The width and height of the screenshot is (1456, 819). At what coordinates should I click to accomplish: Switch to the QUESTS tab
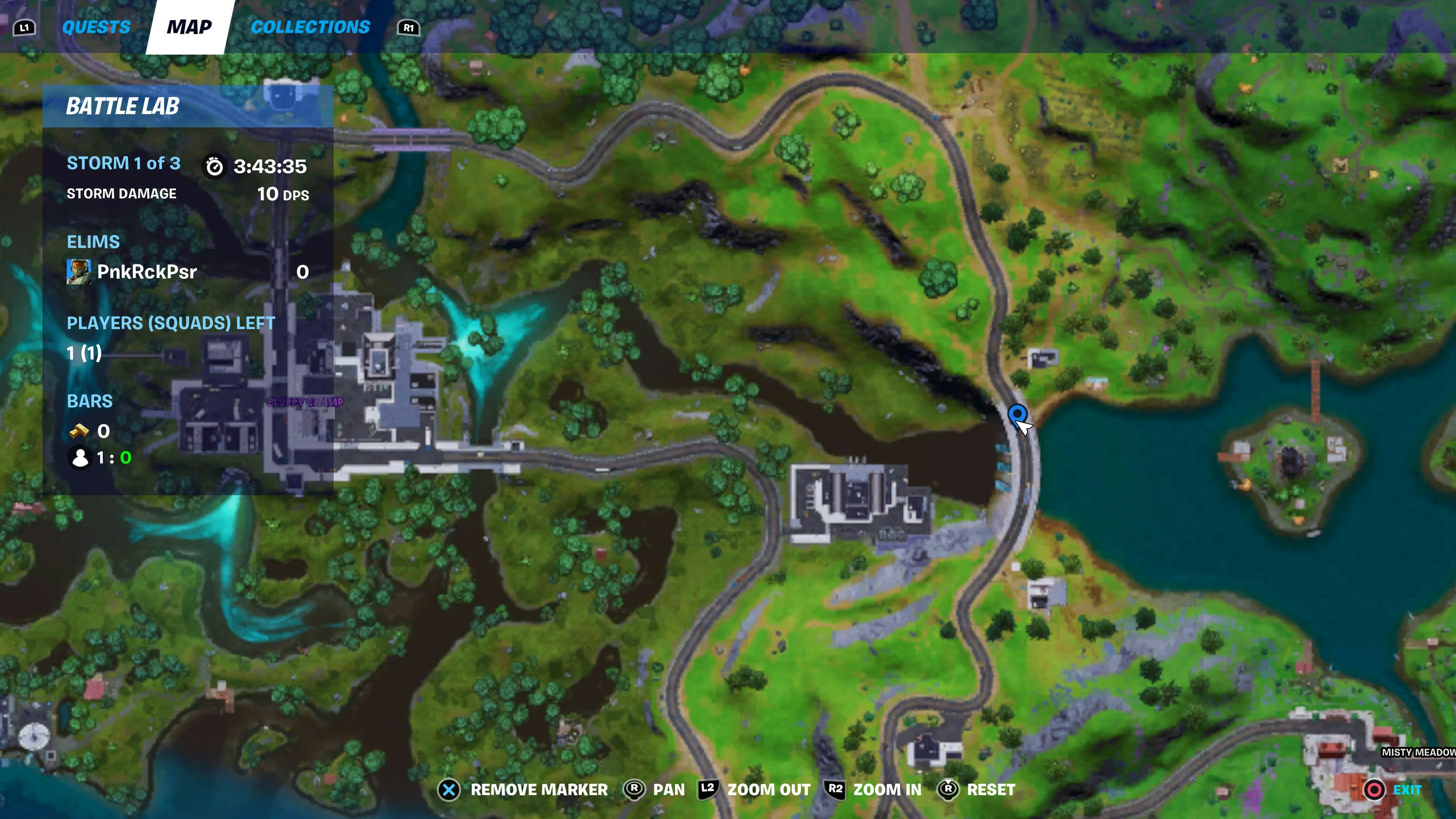pyautogui.click(x=97, y=27)
